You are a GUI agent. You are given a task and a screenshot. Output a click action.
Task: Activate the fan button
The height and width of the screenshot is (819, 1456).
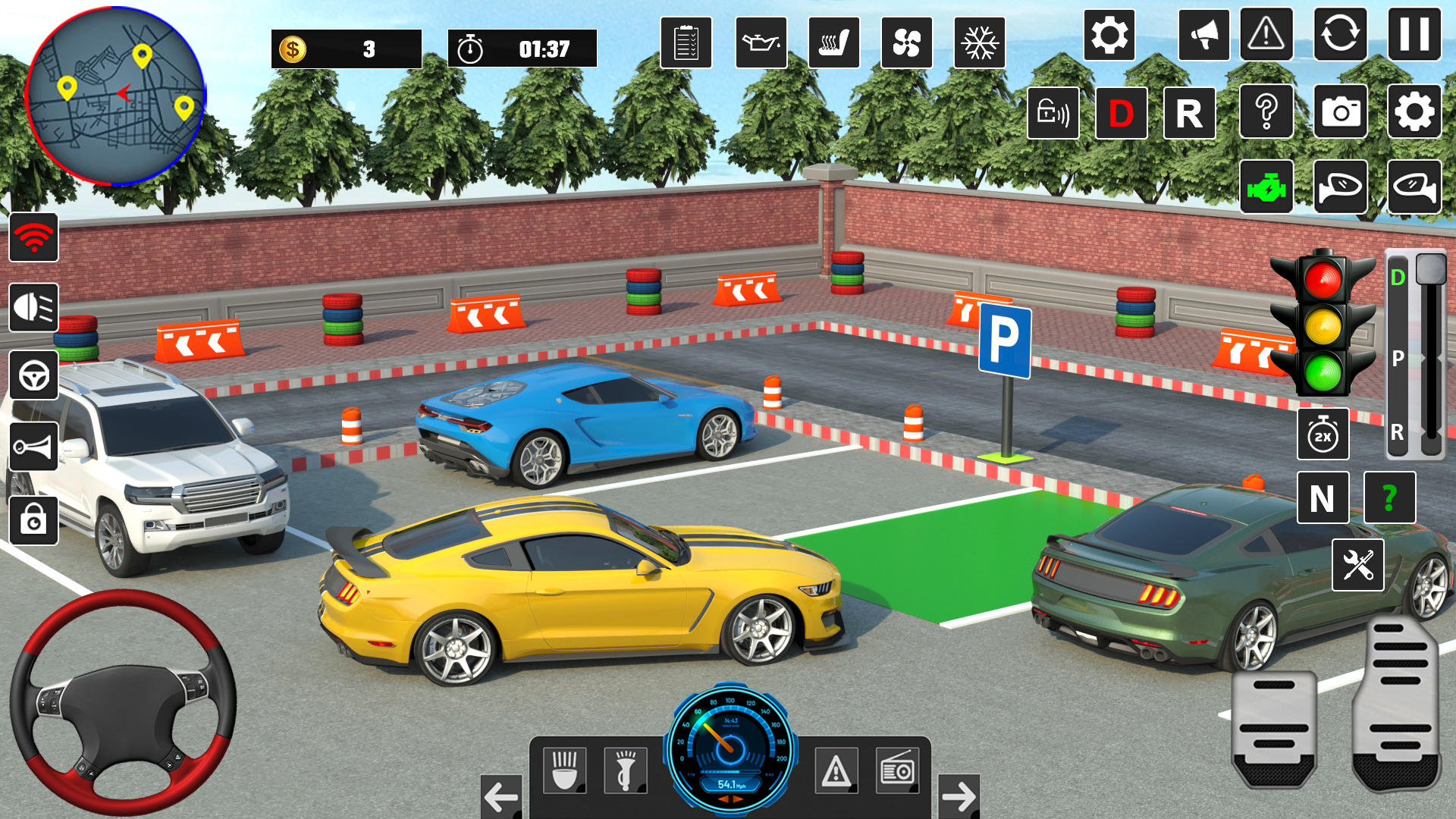[x=906, y=43]
